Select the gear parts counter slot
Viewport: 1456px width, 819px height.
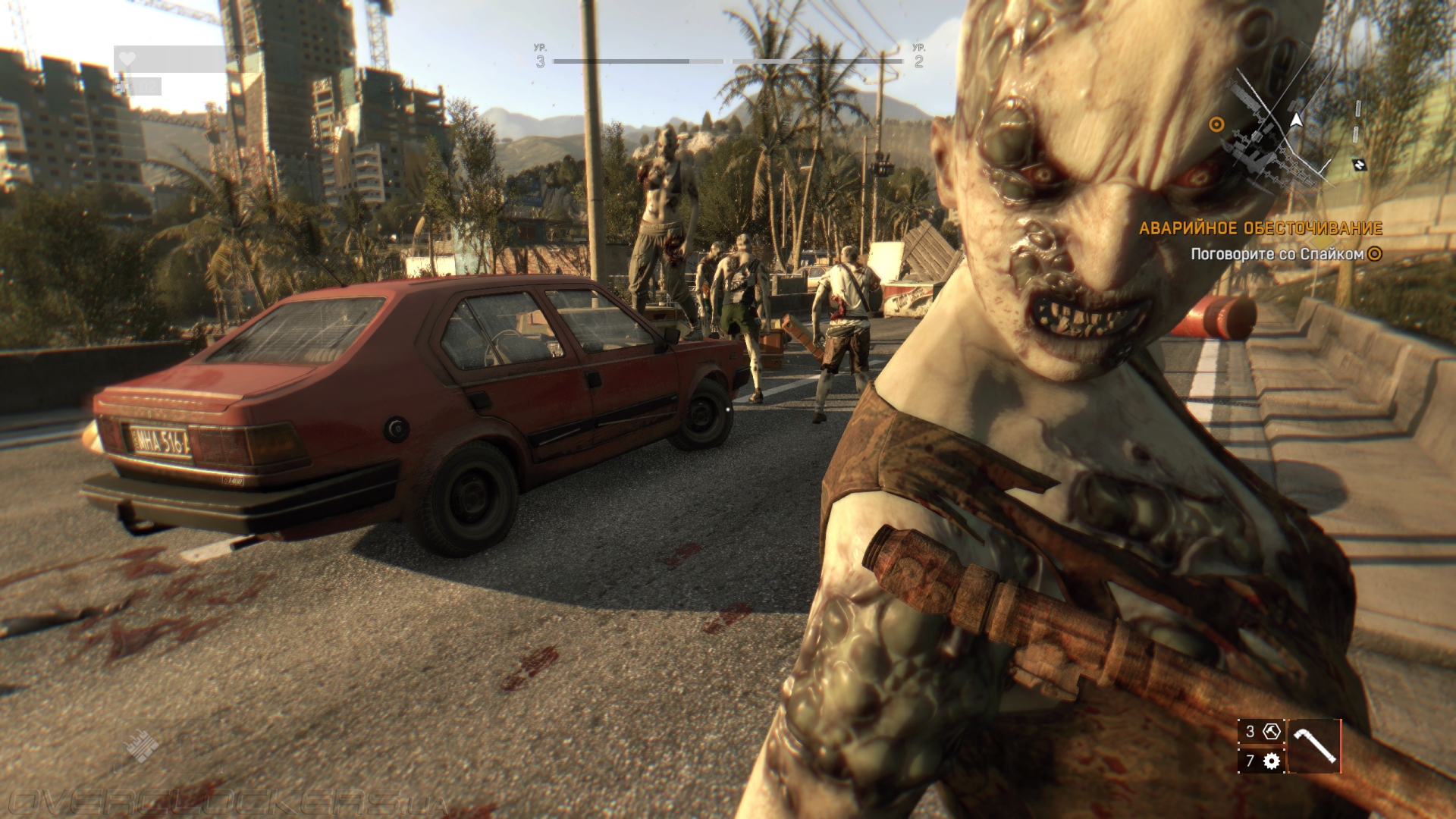point(1262,761)
